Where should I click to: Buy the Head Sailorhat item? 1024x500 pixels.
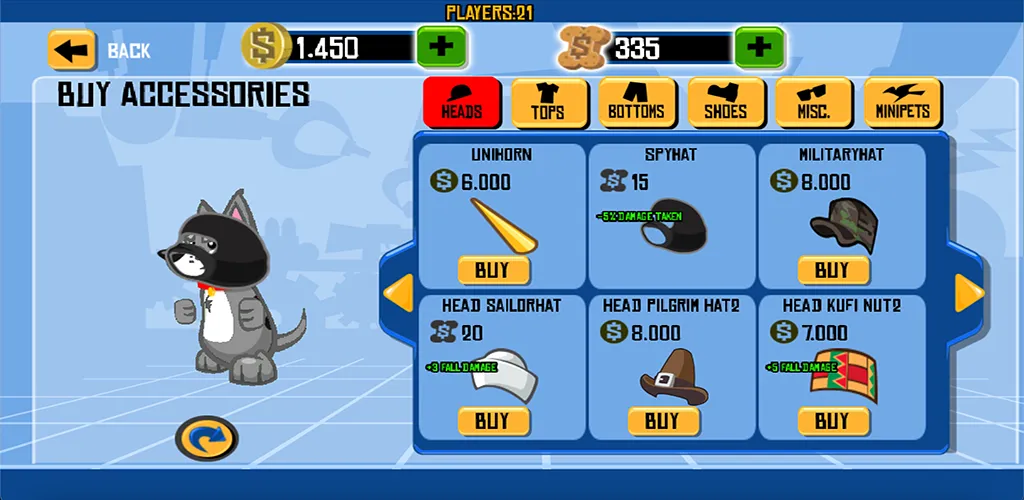tap(492, 421)
